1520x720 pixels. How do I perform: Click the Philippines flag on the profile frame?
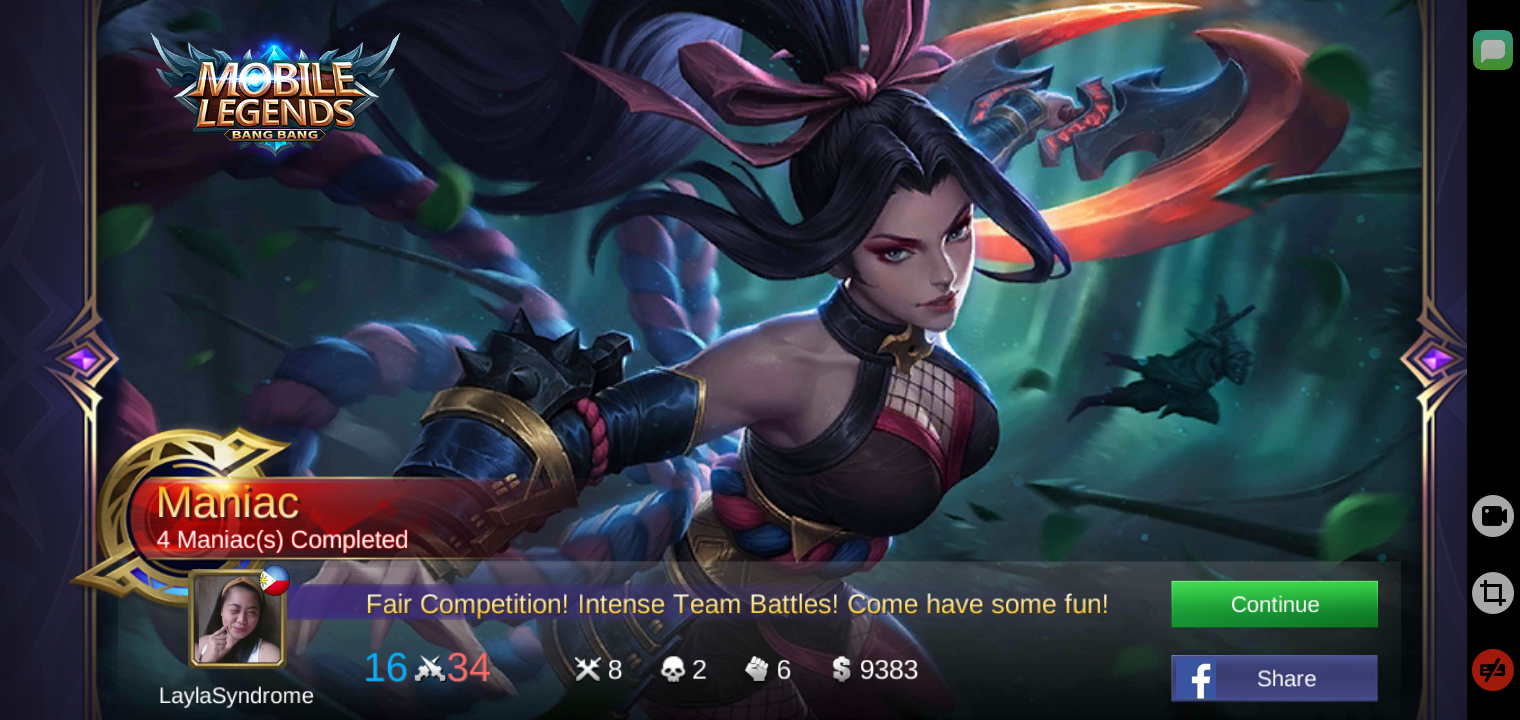277,580
